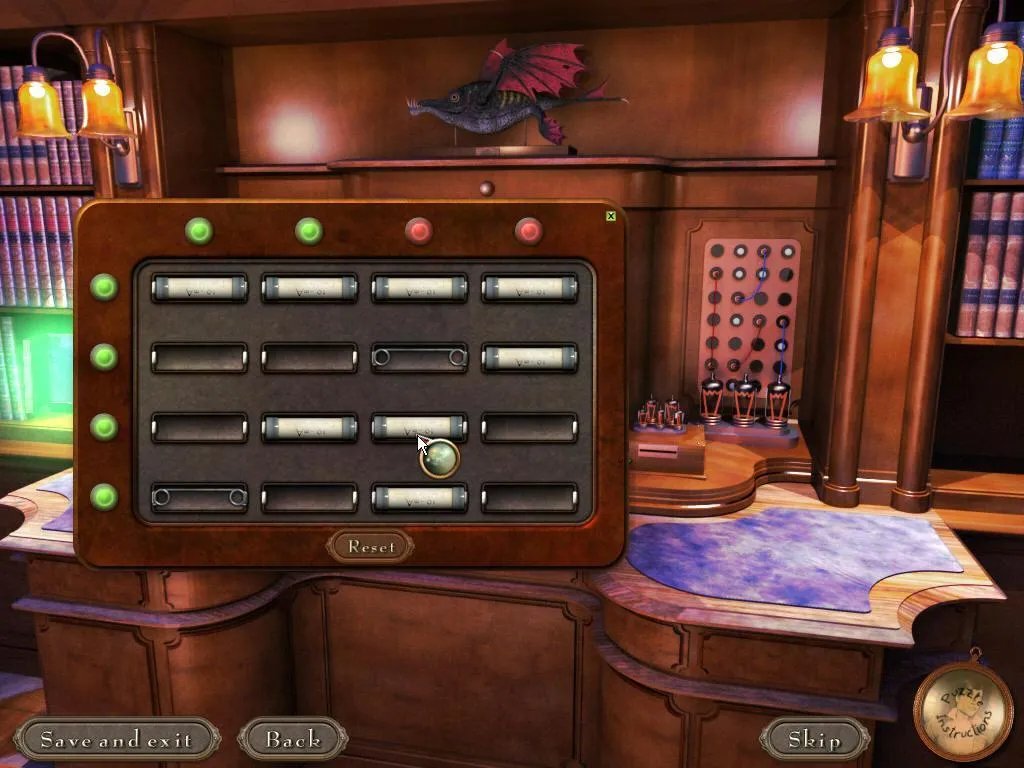Reset the puzzle panel
1024x768 pixels.
click(x=370, y=546)
